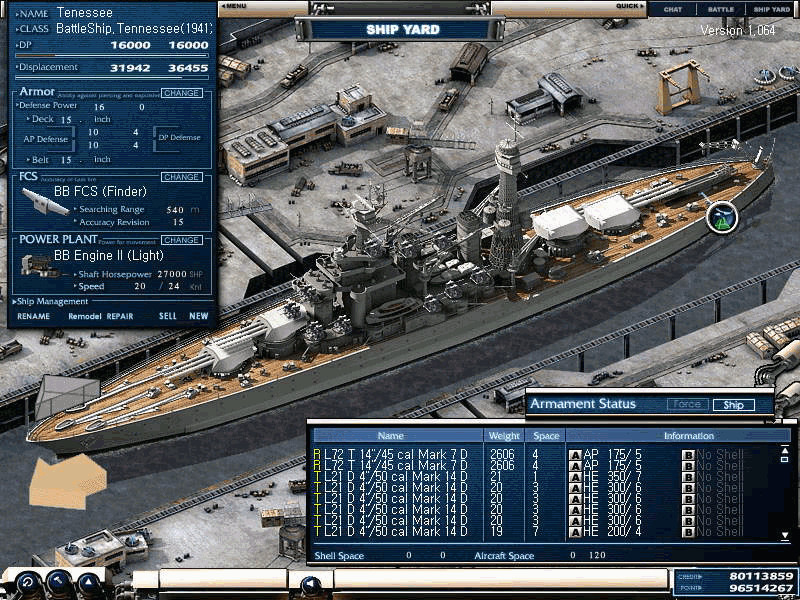Click the green triangle marker on the ship deck
Screen dimensions: 800x600
721,216
